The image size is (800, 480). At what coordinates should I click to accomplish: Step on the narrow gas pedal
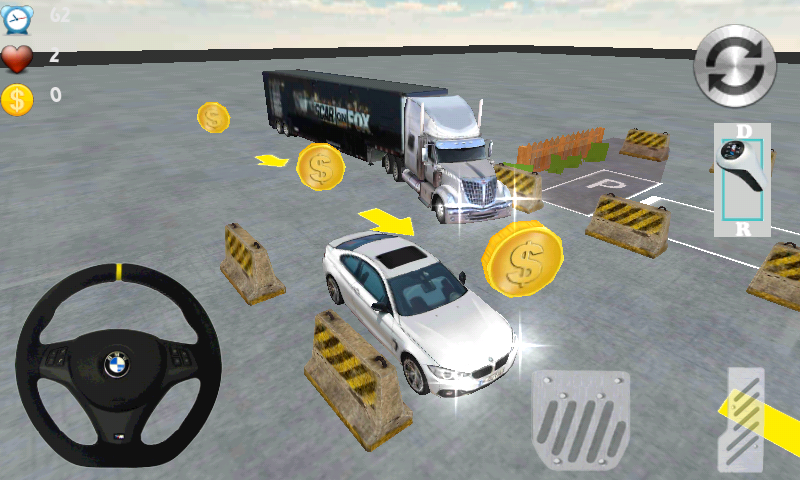pyautogui.click(x=741, y=420)
